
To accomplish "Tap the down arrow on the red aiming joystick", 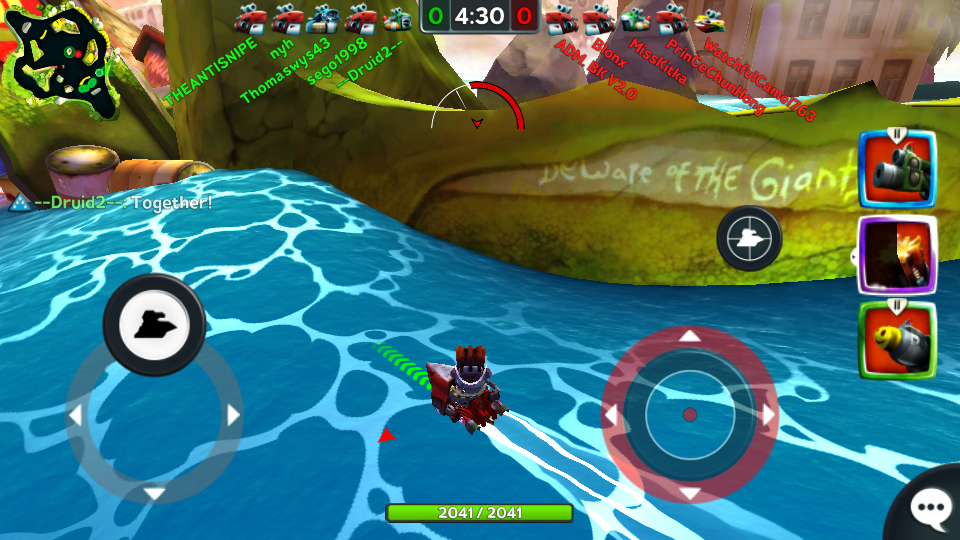I will 690,494.
